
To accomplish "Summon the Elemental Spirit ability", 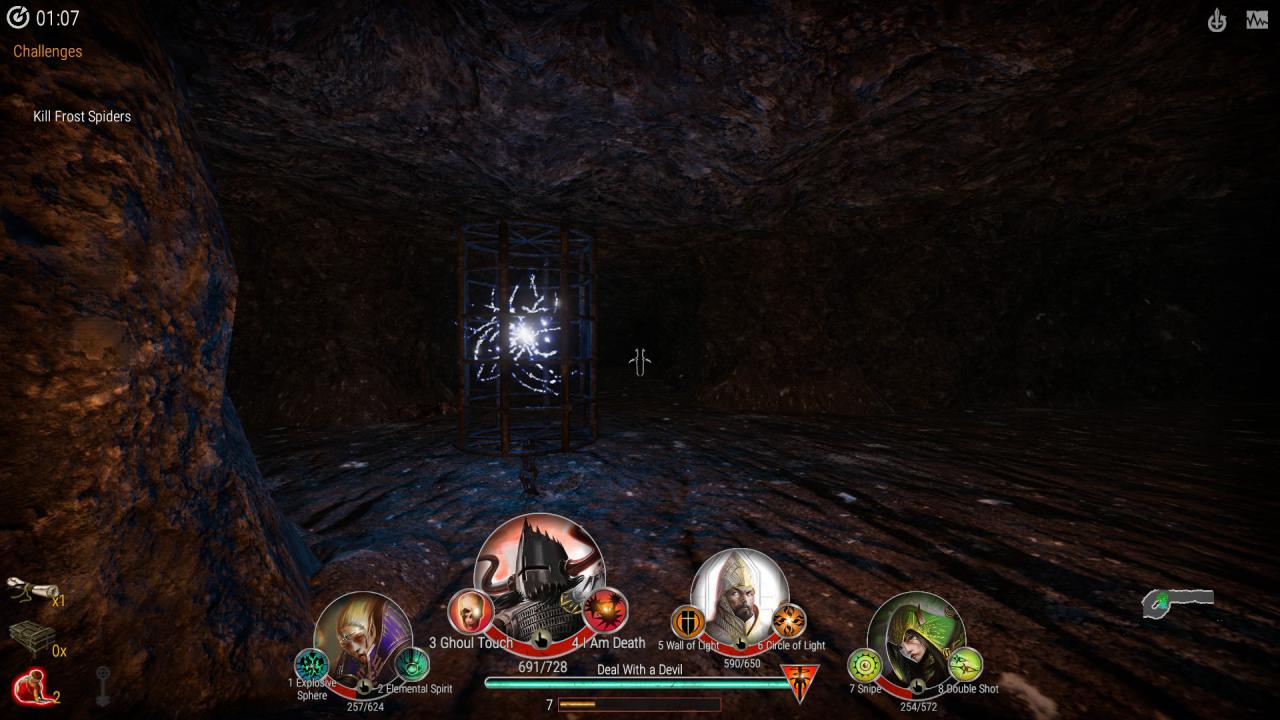I will point(411,664).
